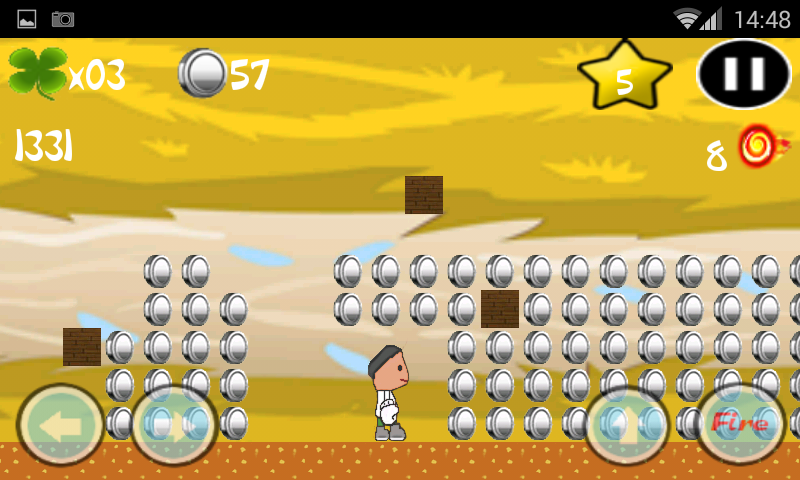Viewport: 800px width, 480px height.
Task: Tap the right arrow movement button
Action: tap(174, 424)
